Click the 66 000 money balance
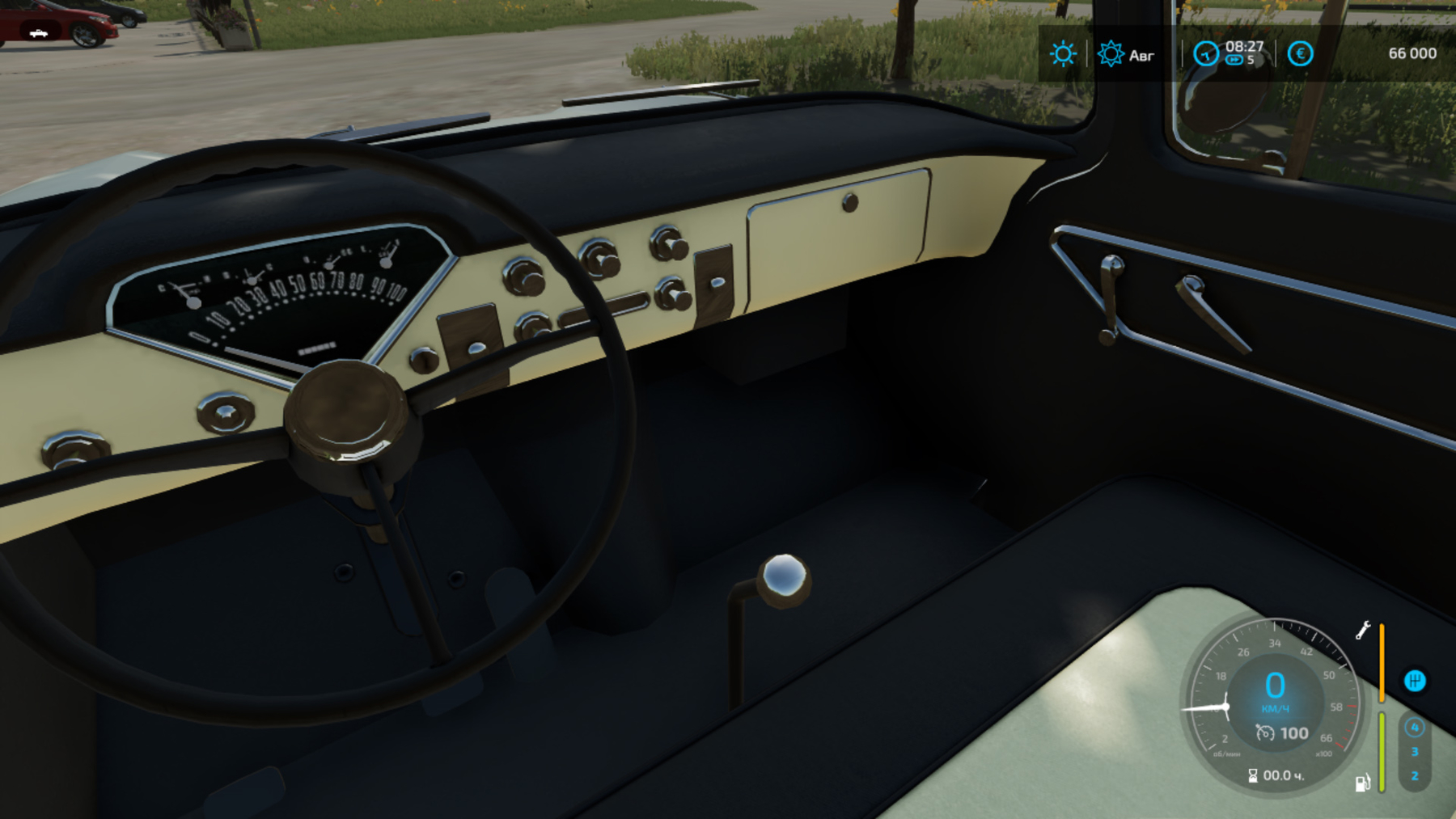Image resolution: width=1456 pixels, height=819 pixels. (1413, 53)
